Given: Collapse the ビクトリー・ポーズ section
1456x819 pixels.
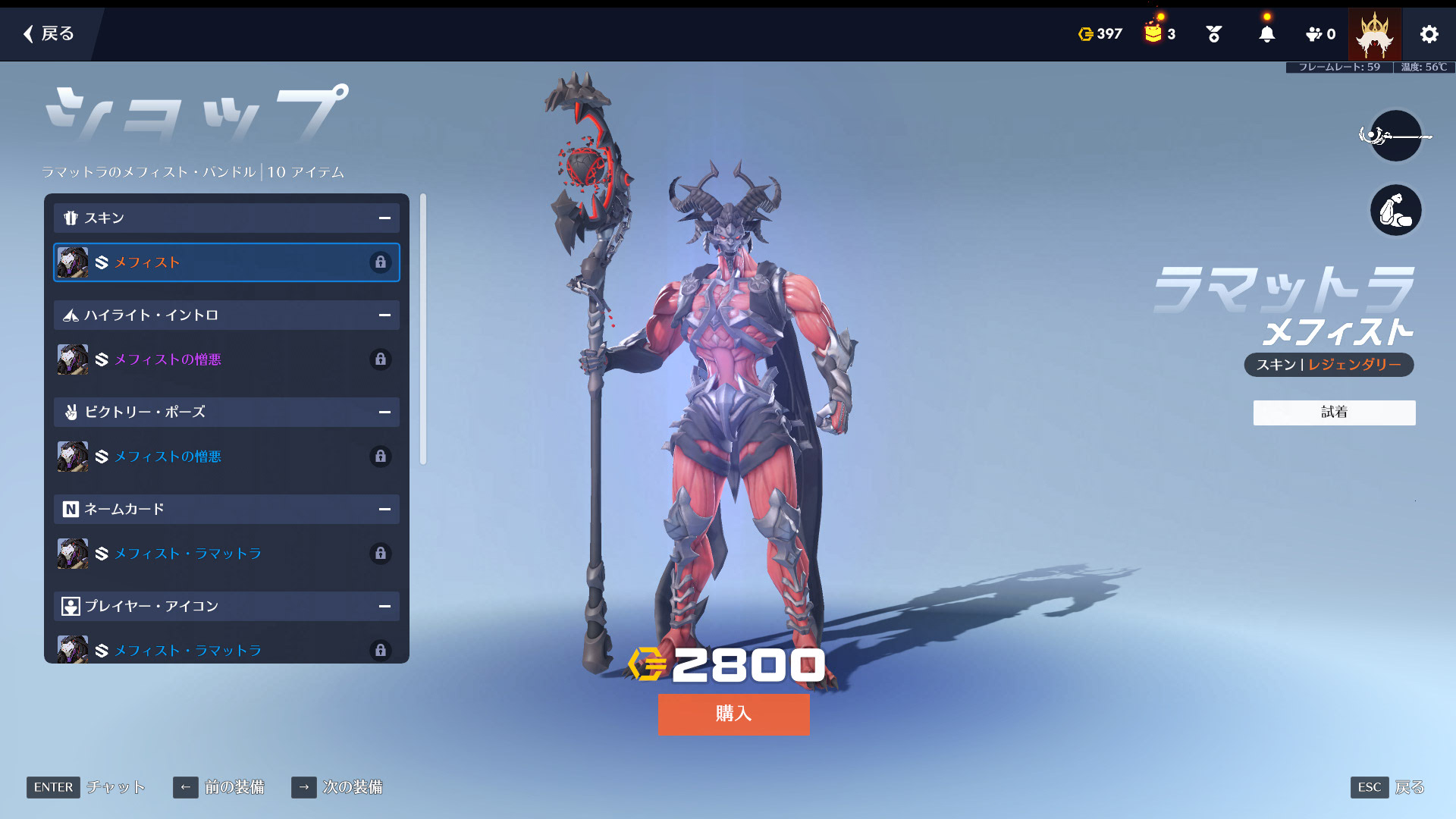Looking at the screenshot, I should click(384, 413).
